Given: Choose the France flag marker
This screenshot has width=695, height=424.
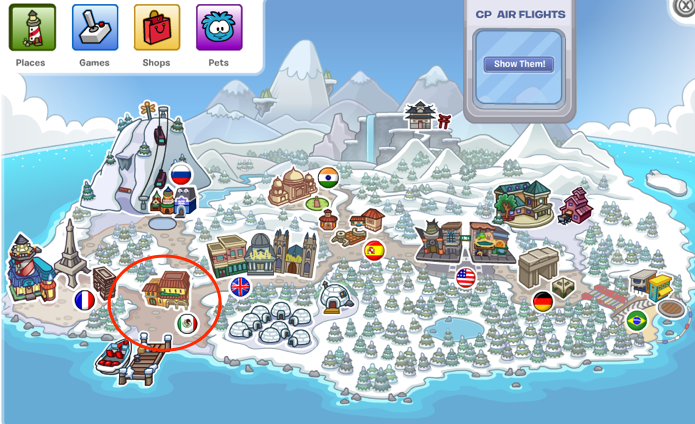Looking at the screenshot, I should [x=85, y=299].
